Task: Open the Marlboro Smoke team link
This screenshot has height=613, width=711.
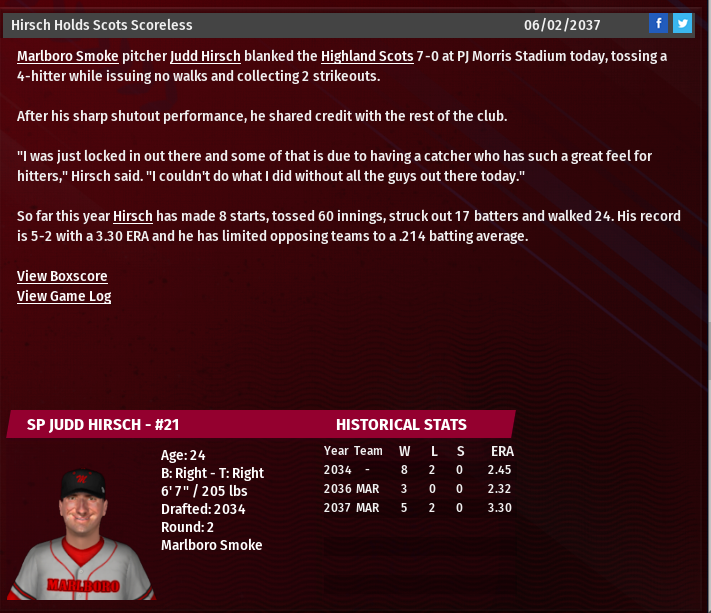Action: coord(67,57)
